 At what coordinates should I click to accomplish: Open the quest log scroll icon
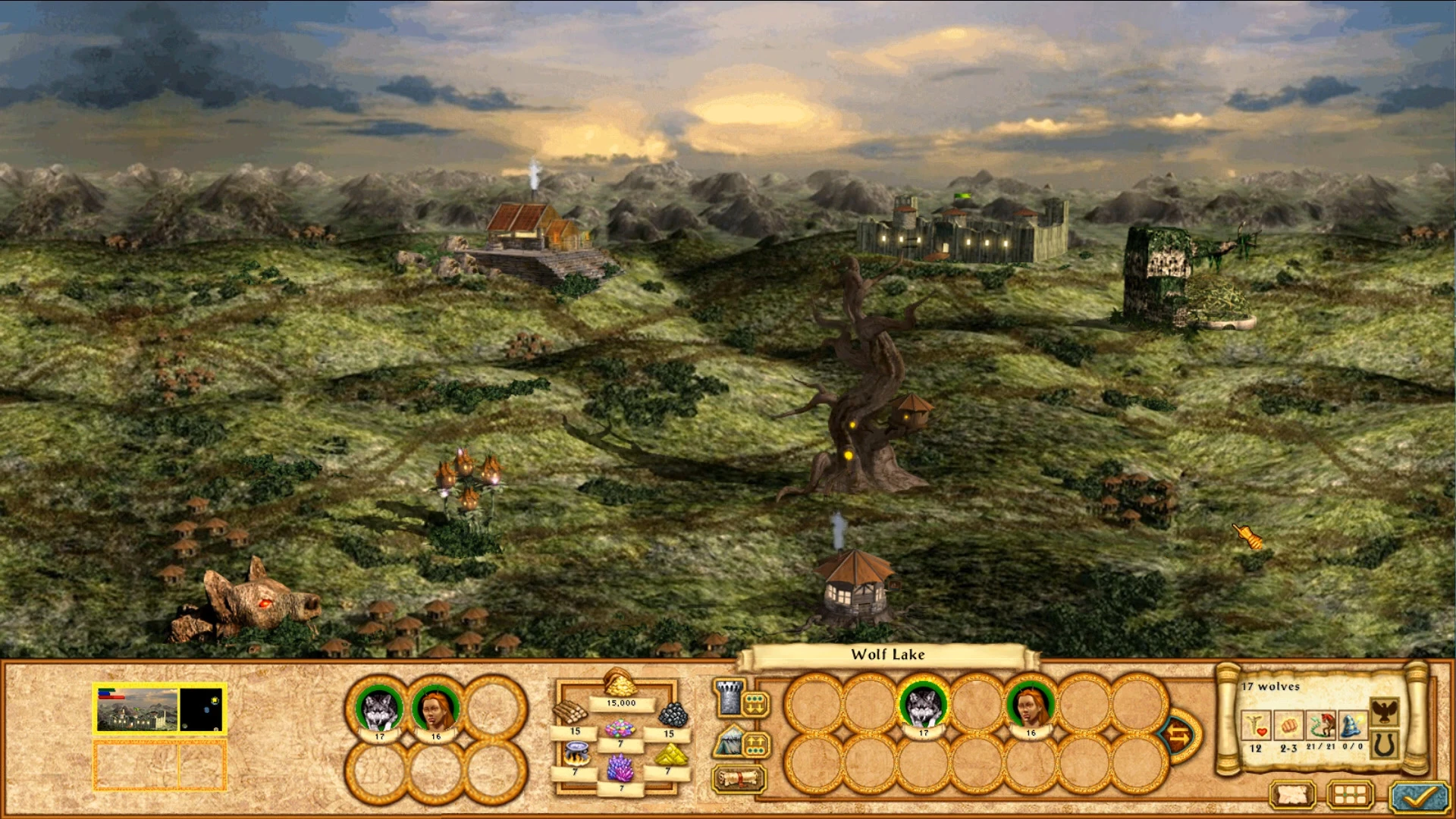pos(738,779)
